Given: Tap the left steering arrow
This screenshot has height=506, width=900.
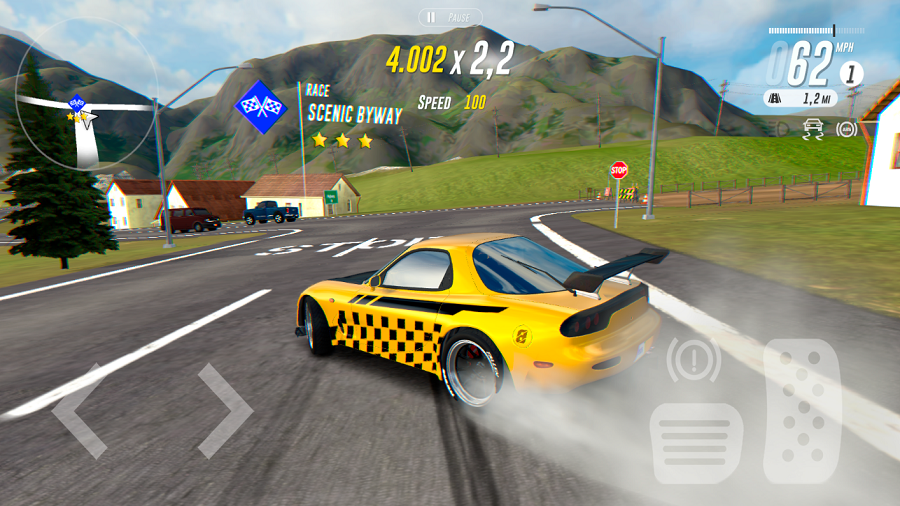Looking at the screenshot, I should click(80, 411).
